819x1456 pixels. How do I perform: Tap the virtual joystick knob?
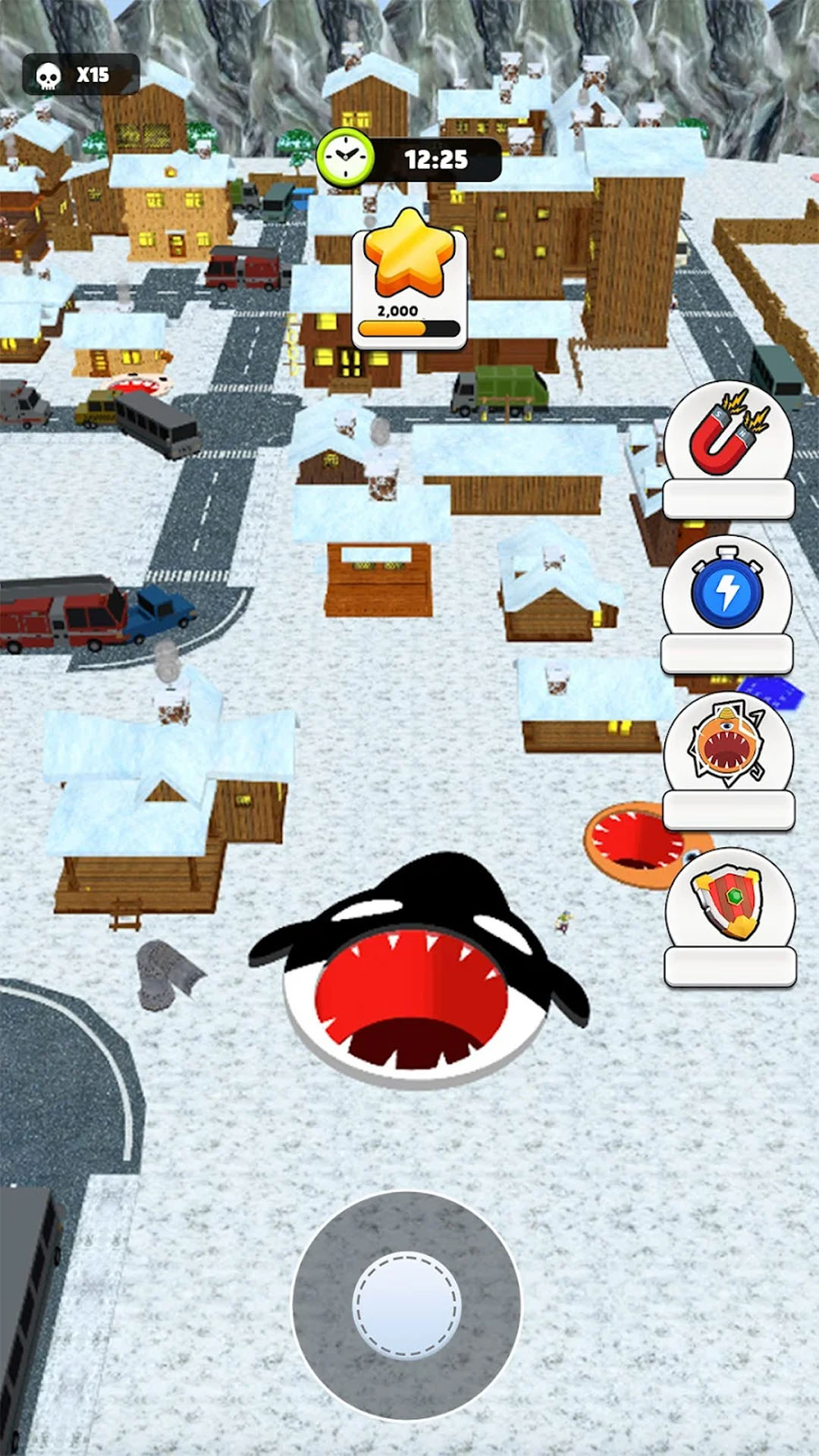coord(406,1304)
